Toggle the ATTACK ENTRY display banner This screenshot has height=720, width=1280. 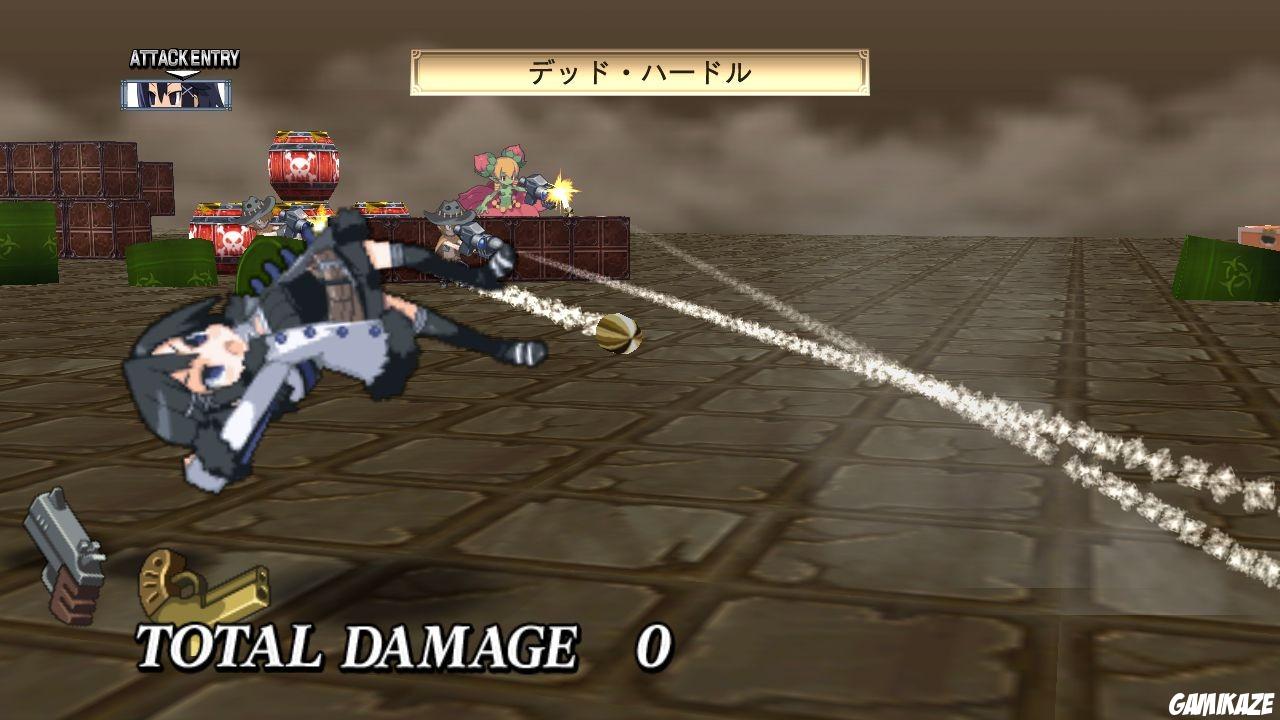click(x=183, y=58)
